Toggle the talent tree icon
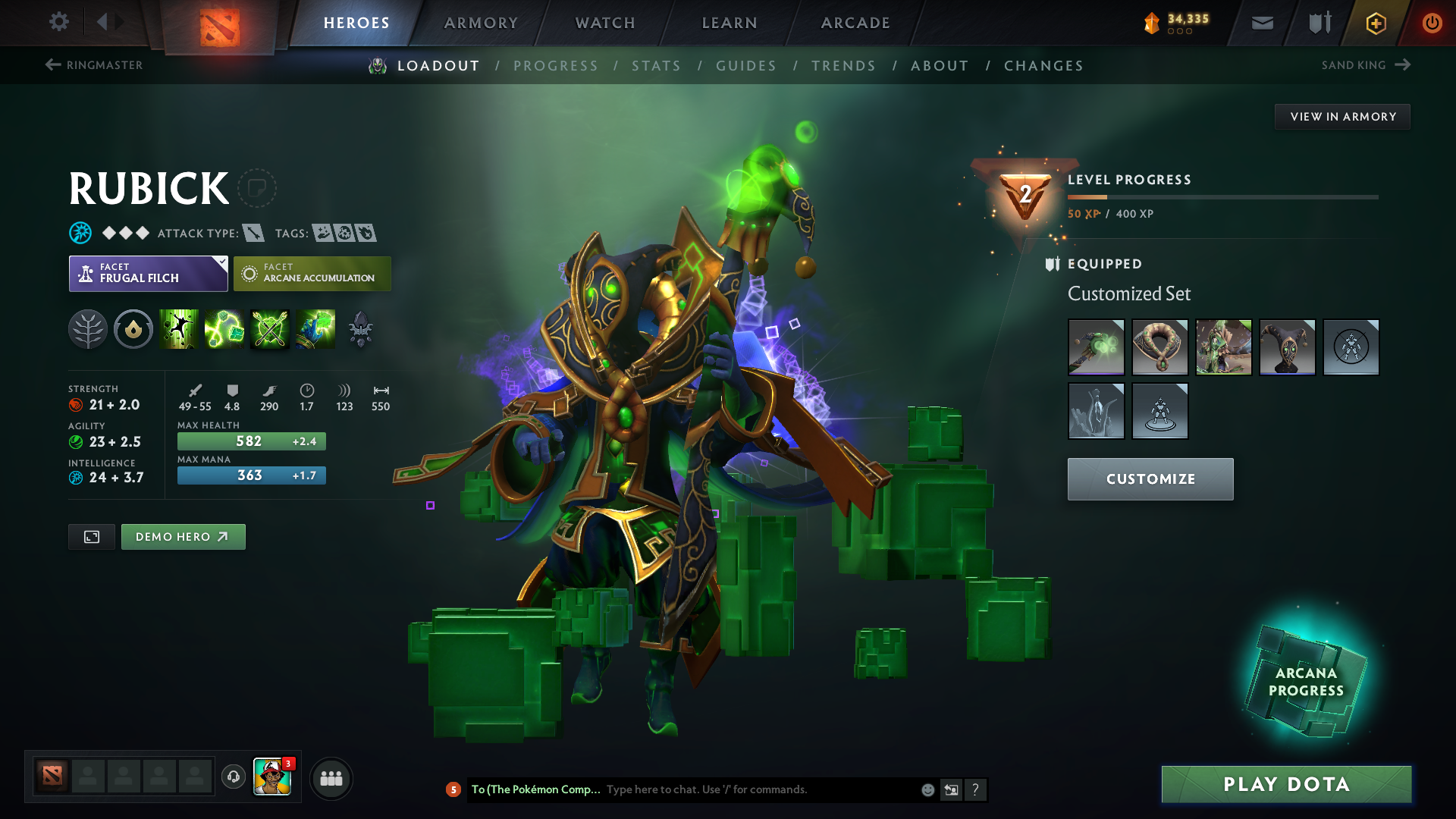 88,329
